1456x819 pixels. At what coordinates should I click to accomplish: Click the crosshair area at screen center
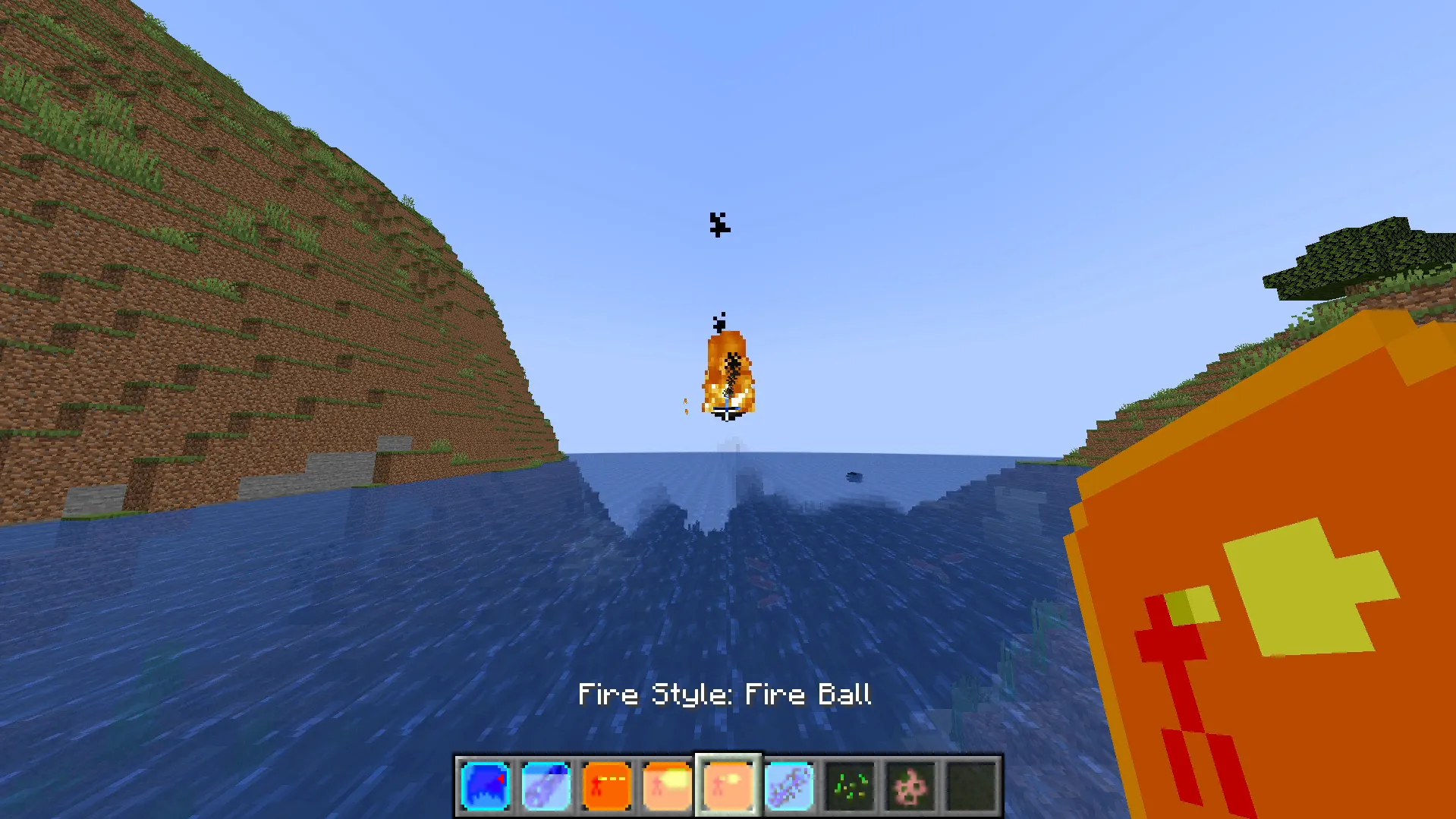pos(728,410)
